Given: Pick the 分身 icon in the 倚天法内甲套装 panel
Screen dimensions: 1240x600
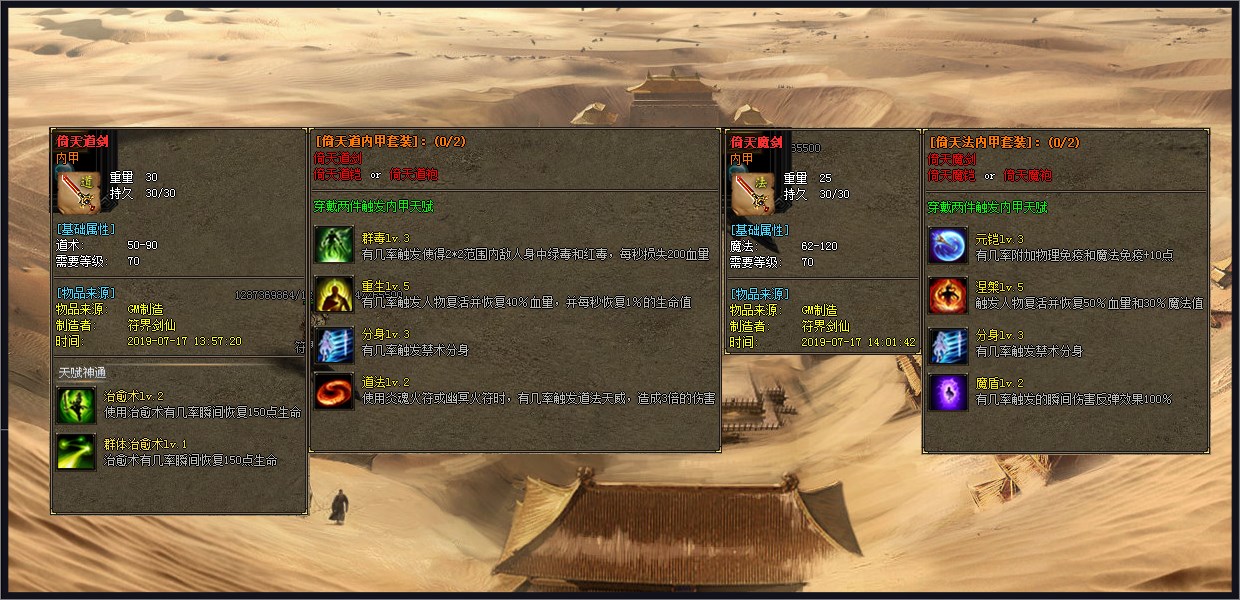Looking at the screenshot, I should [948, 344].
